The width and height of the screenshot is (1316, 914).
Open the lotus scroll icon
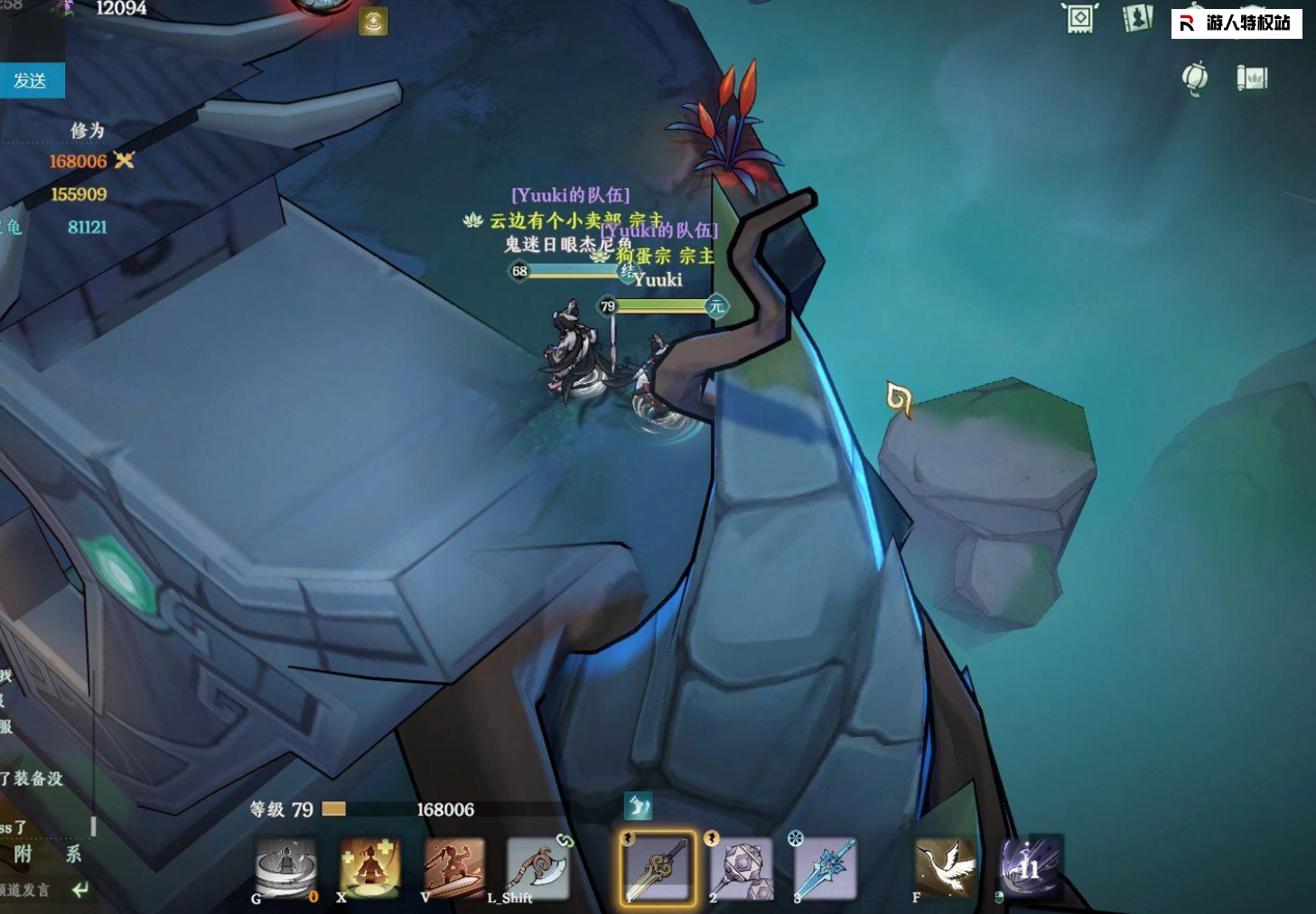1252,79
